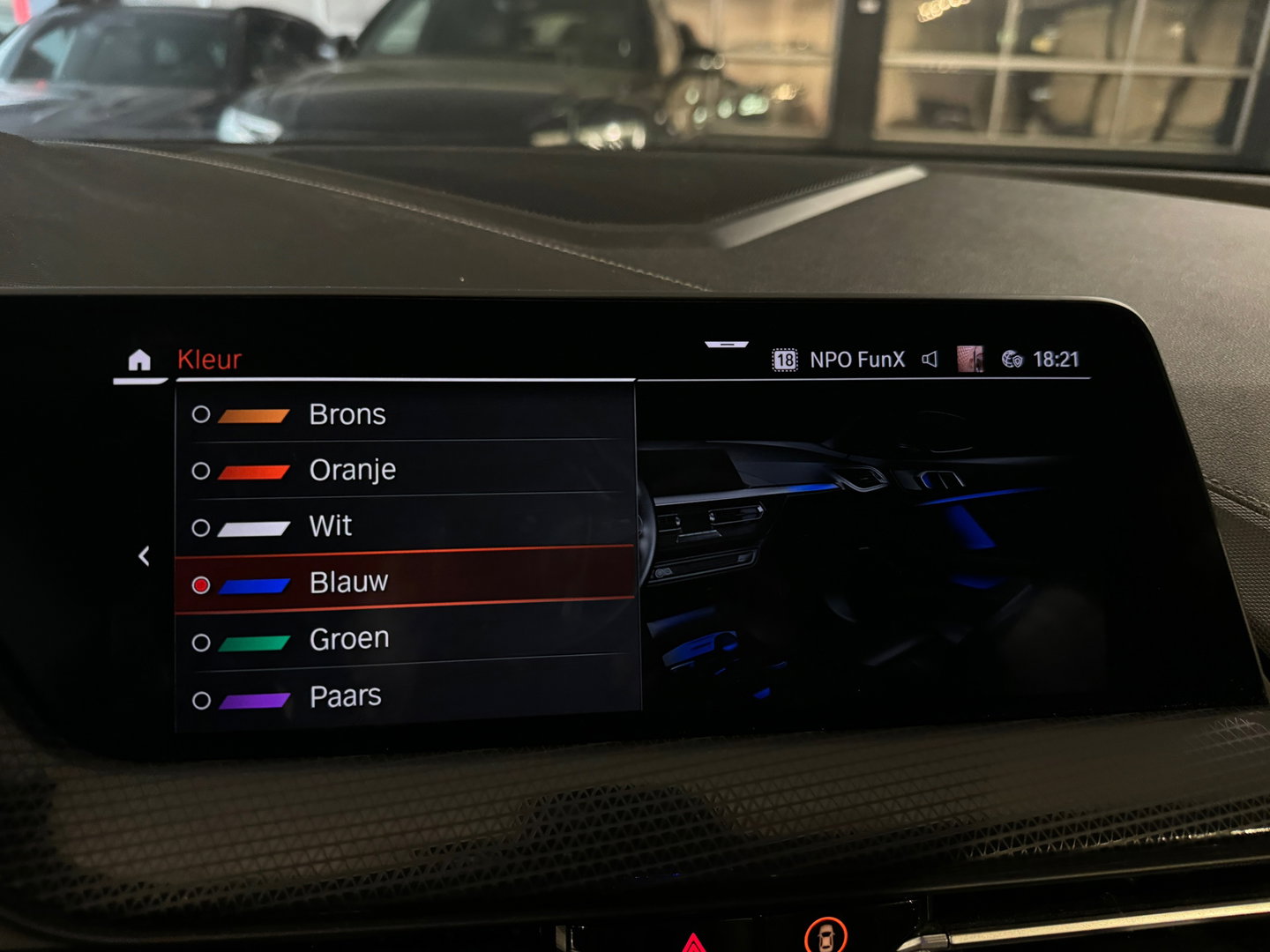Mute audio using the speaker icon
The height and width of the screenshot is (952, 1270).
(932, 358)
